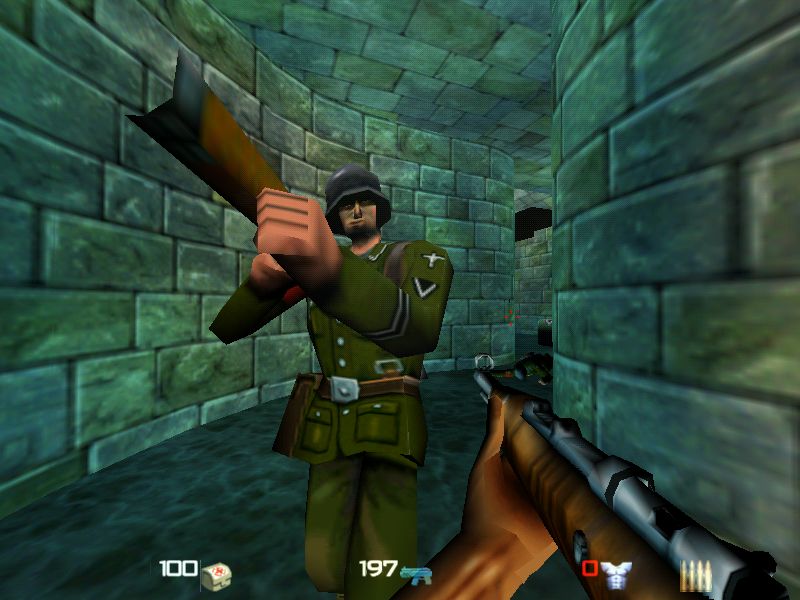Click the medkit health icon
Image resolution: width=800 pixels, height=600 pixels.
click(215, 573)
